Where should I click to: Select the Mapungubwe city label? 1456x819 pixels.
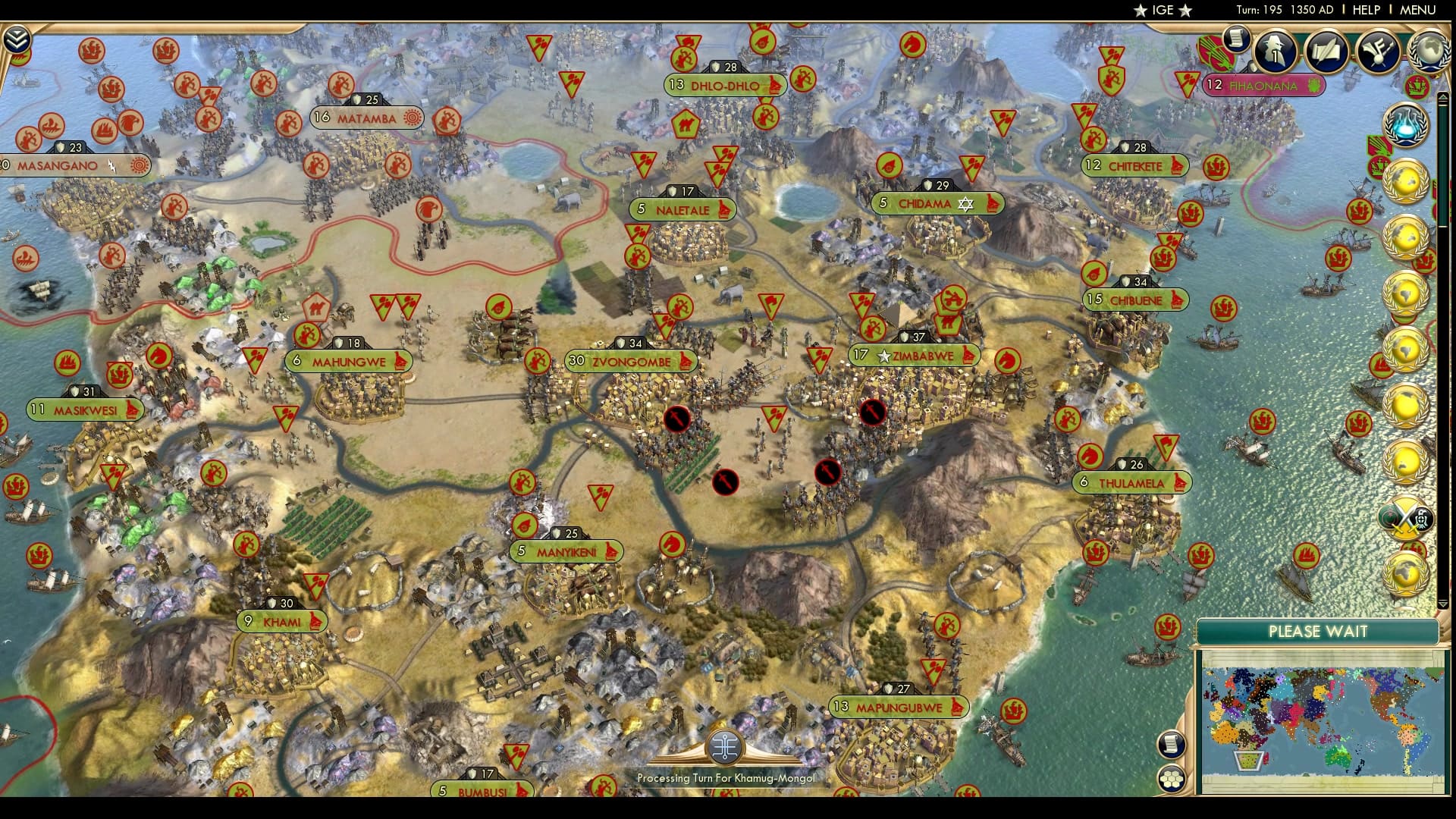click(898, 706)
